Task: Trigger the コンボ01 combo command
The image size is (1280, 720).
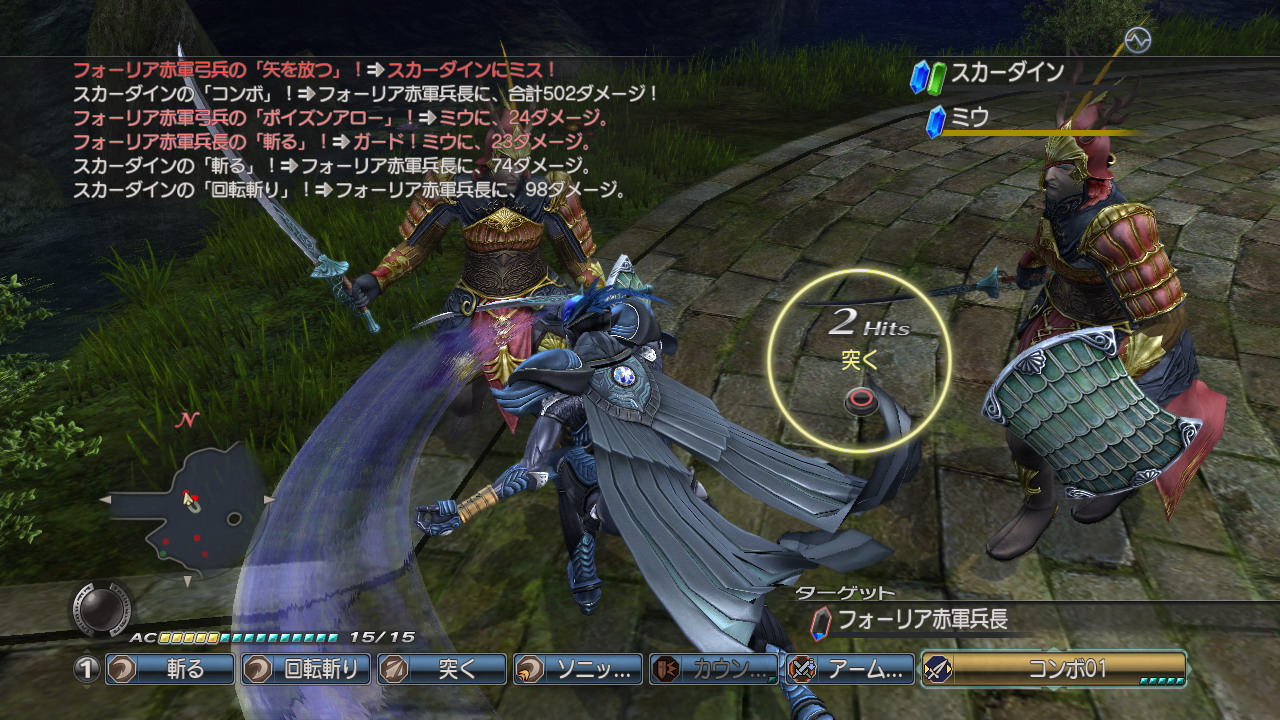Action: (1053, 669)
